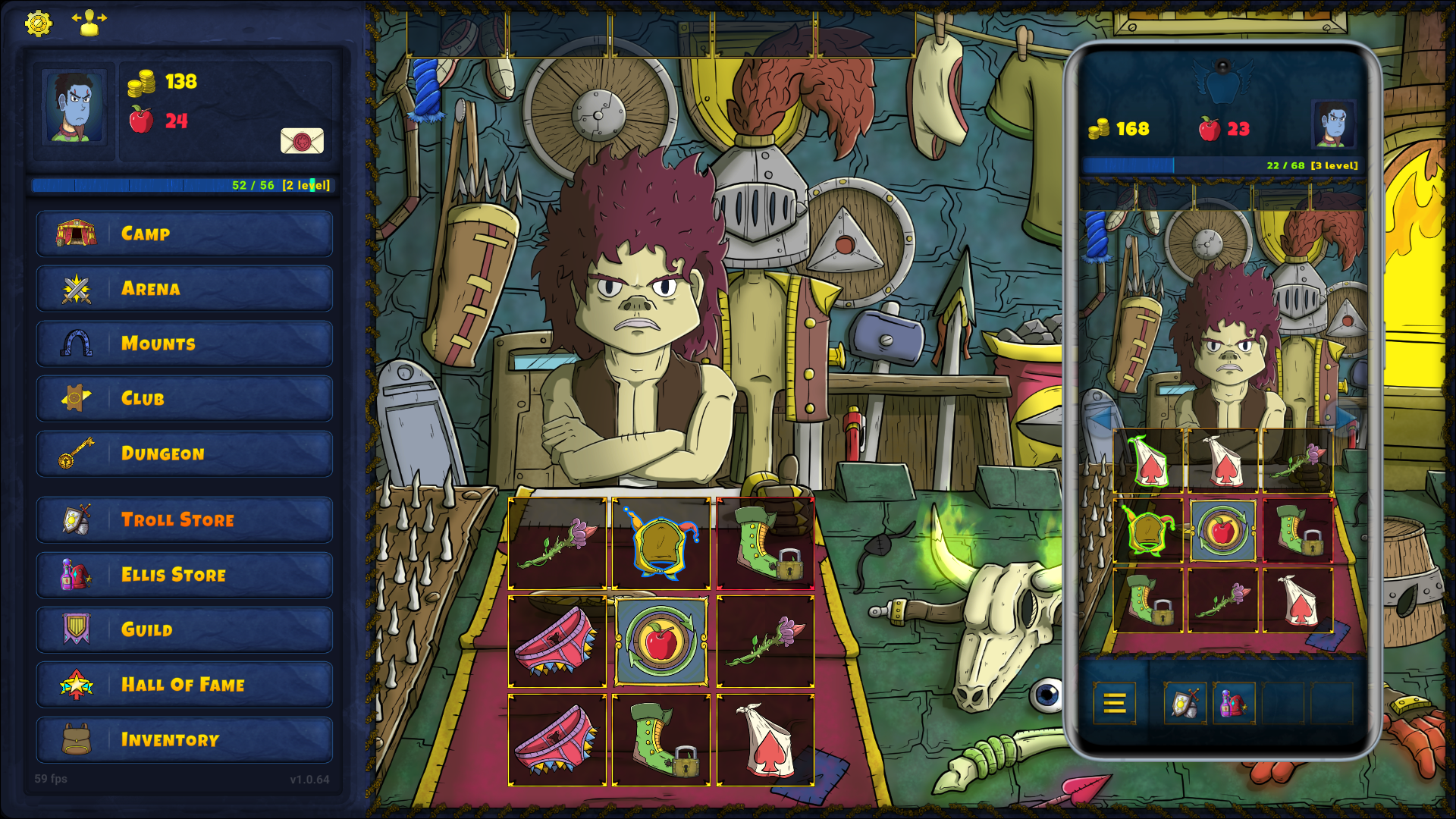The image size is (1456, 819).
Task: Open the Inventory
Action: (184, 740)
